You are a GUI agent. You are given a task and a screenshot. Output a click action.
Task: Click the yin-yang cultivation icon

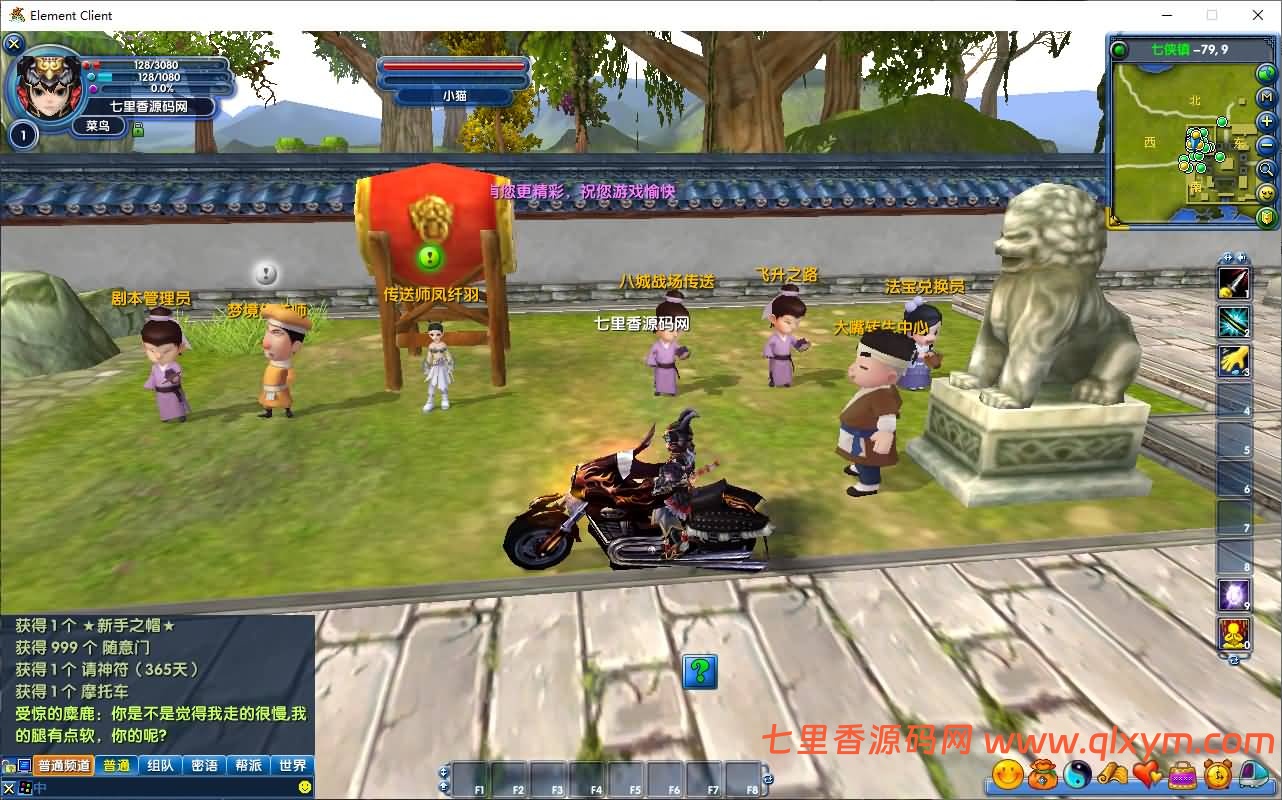point(1078,775)
